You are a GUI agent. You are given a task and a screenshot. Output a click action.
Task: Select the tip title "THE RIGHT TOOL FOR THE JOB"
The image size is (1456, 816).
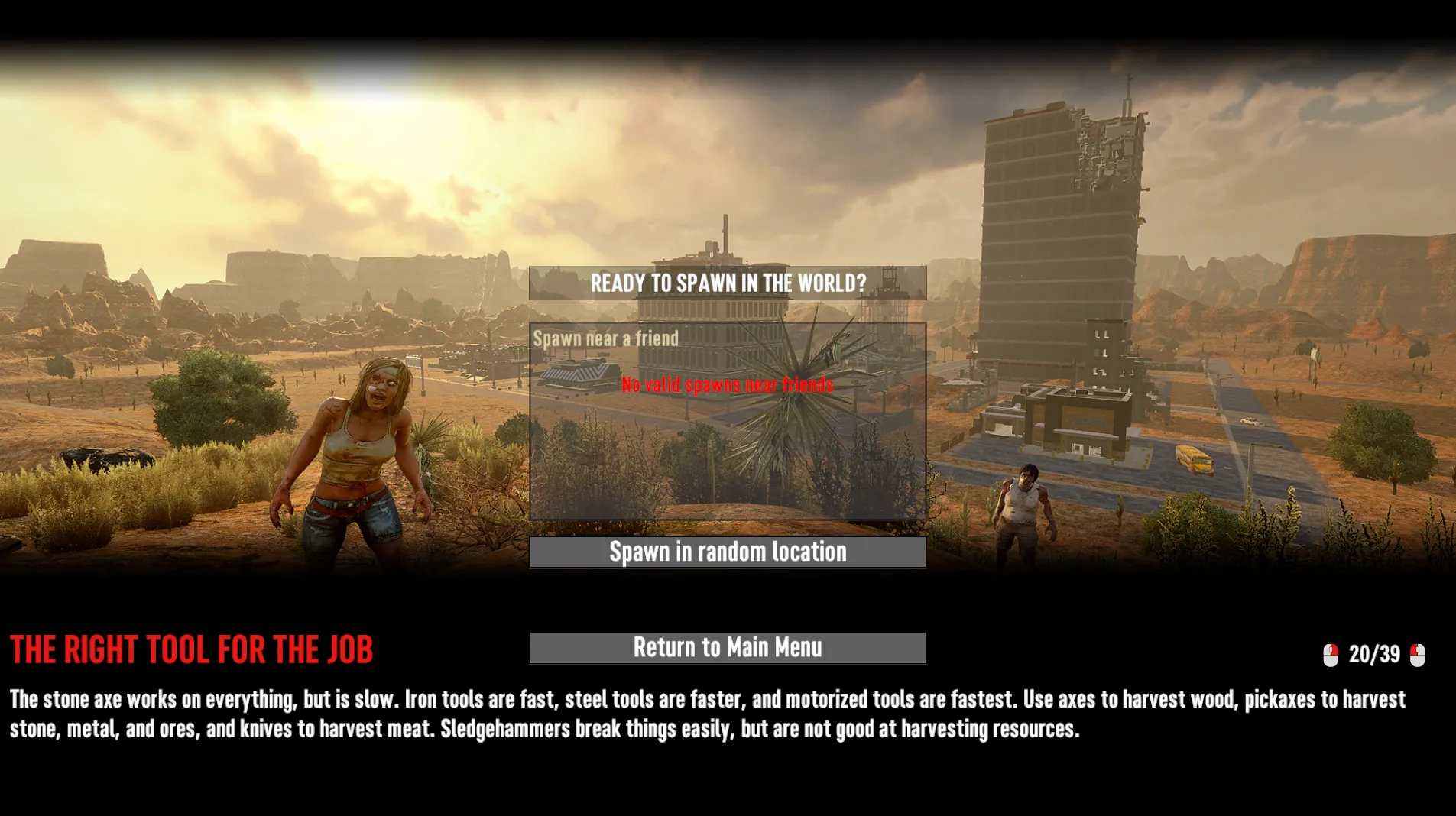pyautogui.click(x=191, y=649)
